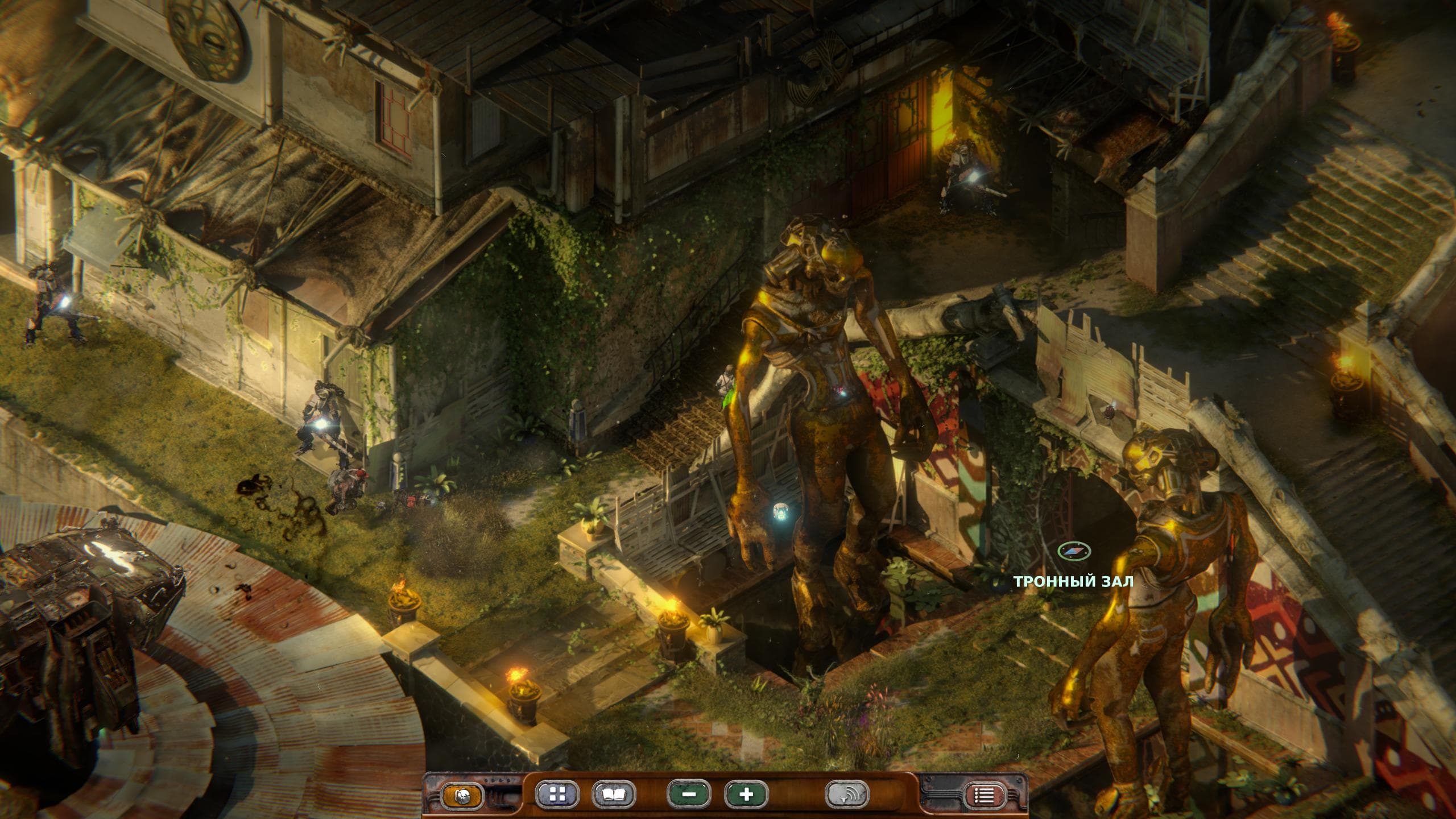Open the journal book button
The height and width of the screenshot is (819, 1456).
tap(614, 795)
